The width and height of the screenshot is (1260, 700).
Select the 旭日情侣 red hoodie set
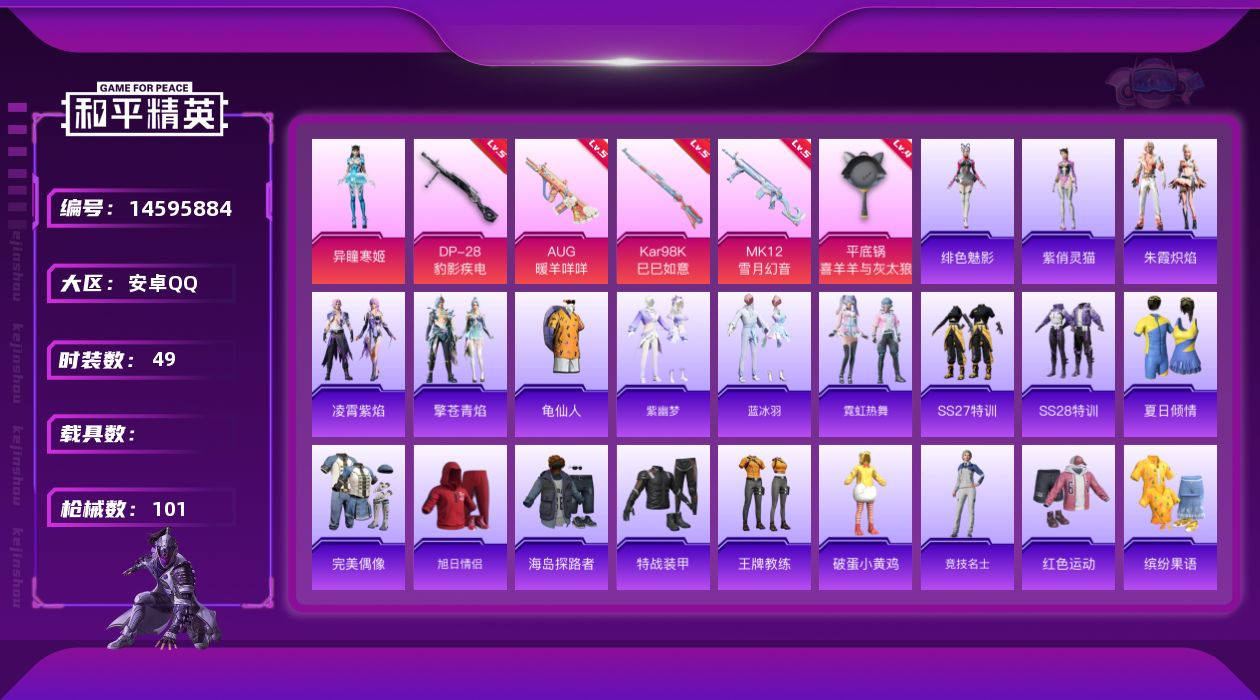(x=460, y=517)
